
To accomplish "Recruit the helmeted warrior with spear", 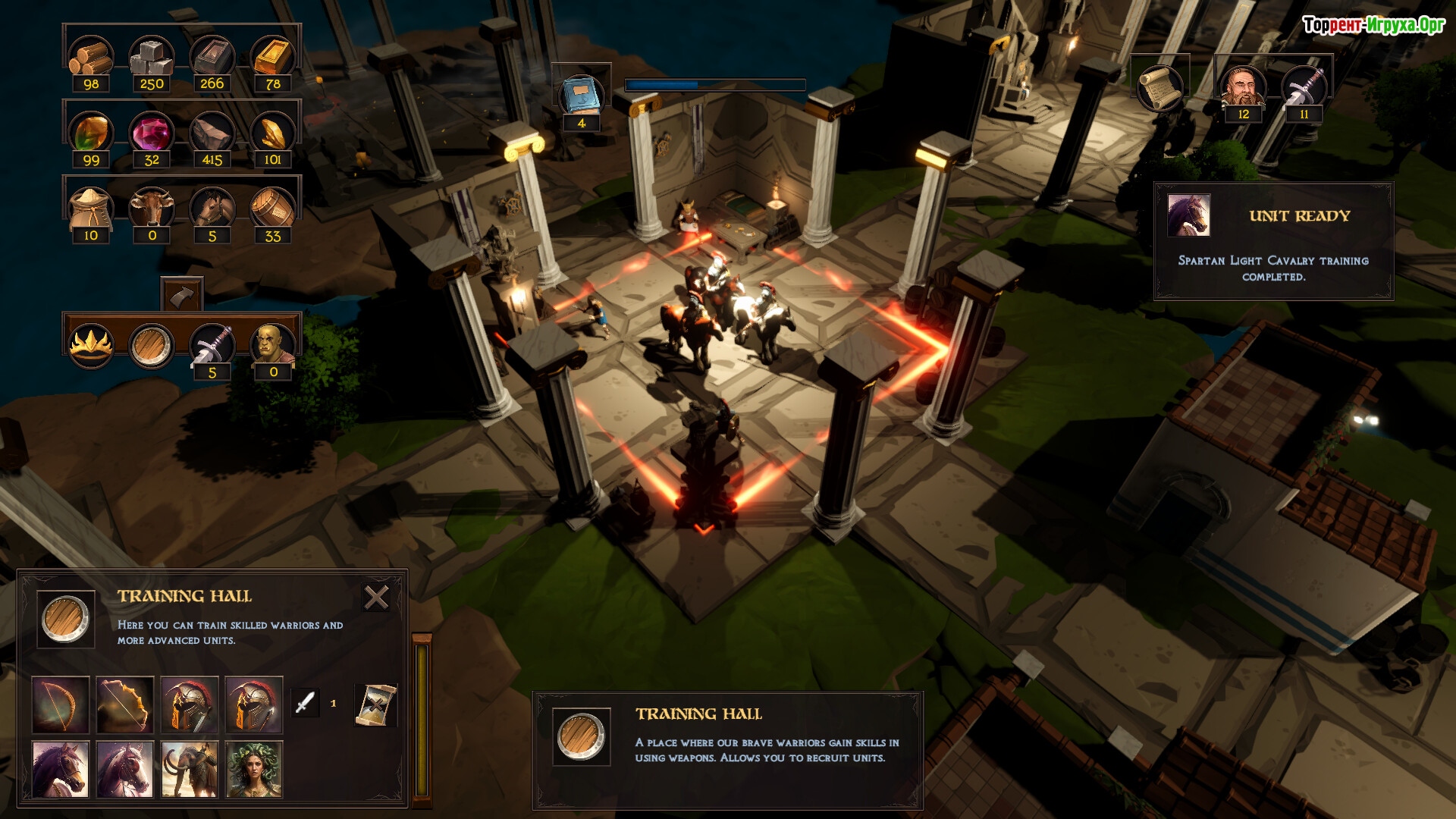I will 254,704.
